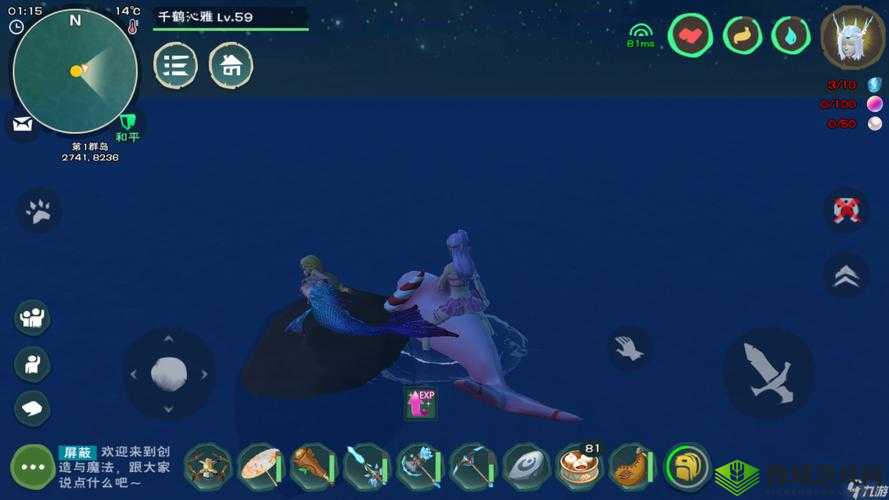
Task: Click the 屏蔽 chat filter label
Action: pyautogui.click(x=76, y=452)
